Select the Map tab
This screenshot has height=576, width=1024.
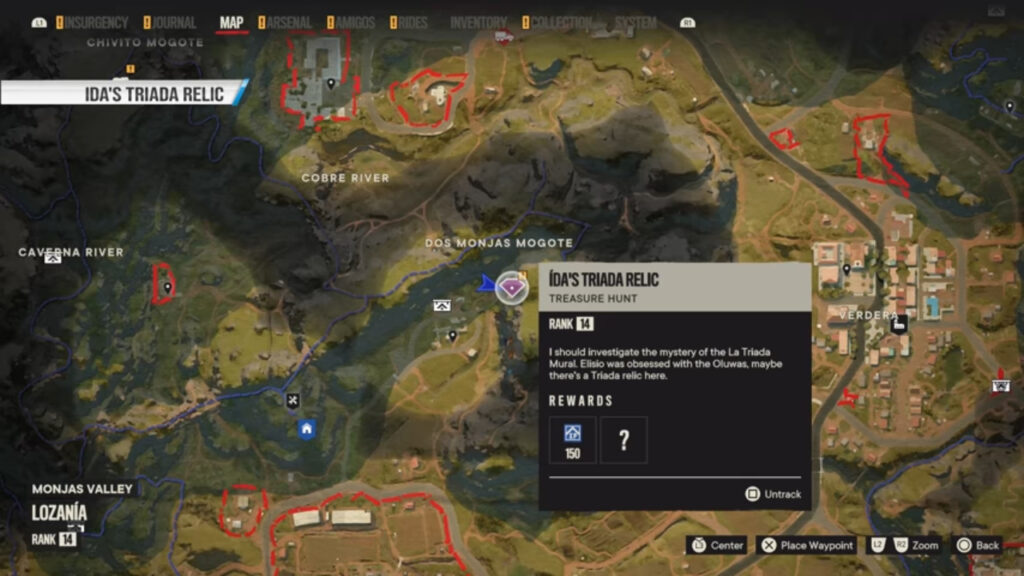pyautogui.click(x=231, y=22)
